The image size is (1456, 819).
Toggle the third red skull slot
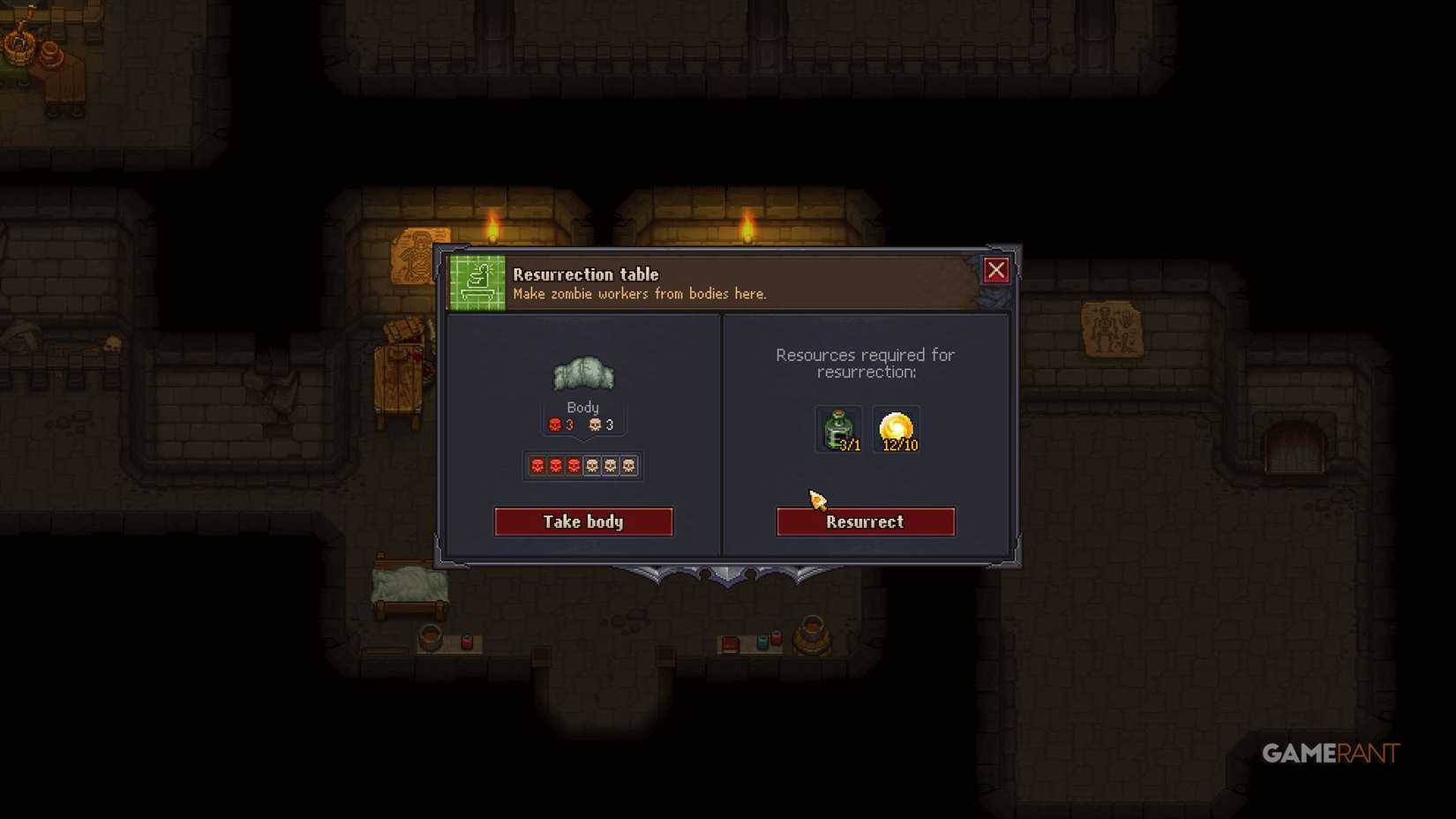(x=574, y=465)
